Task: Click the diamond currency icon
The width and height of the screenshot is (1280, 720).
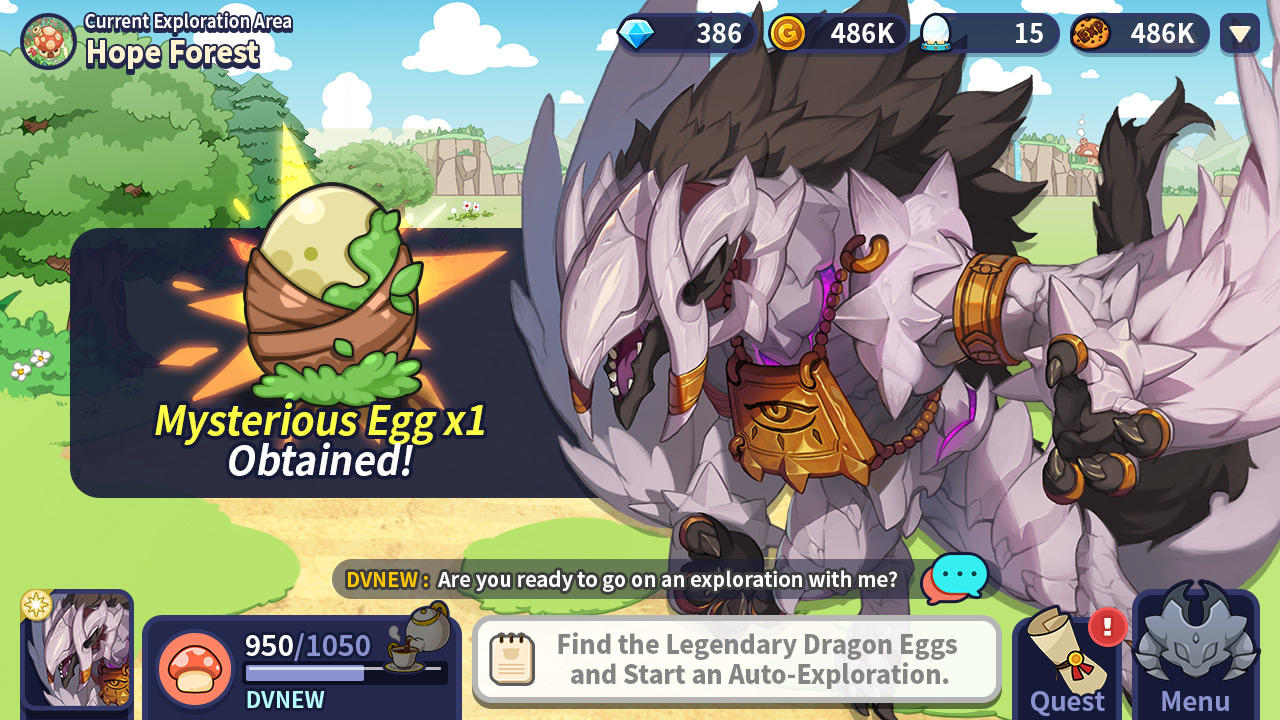Action: click(x=637, y=33)
